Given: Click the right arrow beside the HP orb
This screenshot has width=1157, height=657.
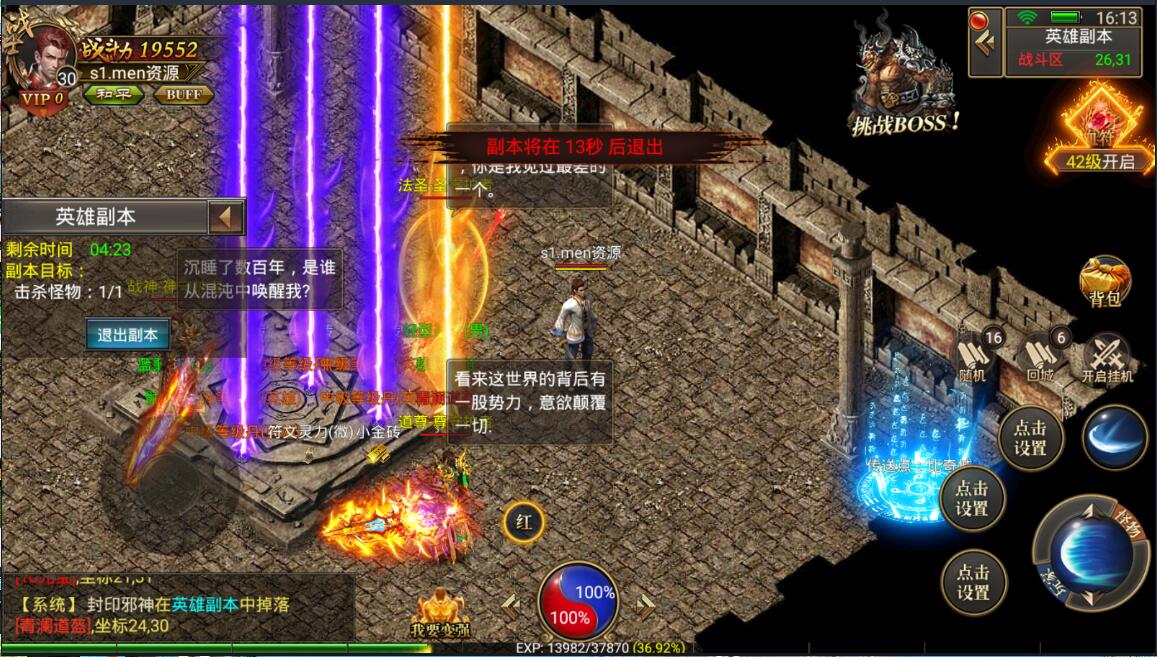Looking at the screenshot, I should point(646,602).
